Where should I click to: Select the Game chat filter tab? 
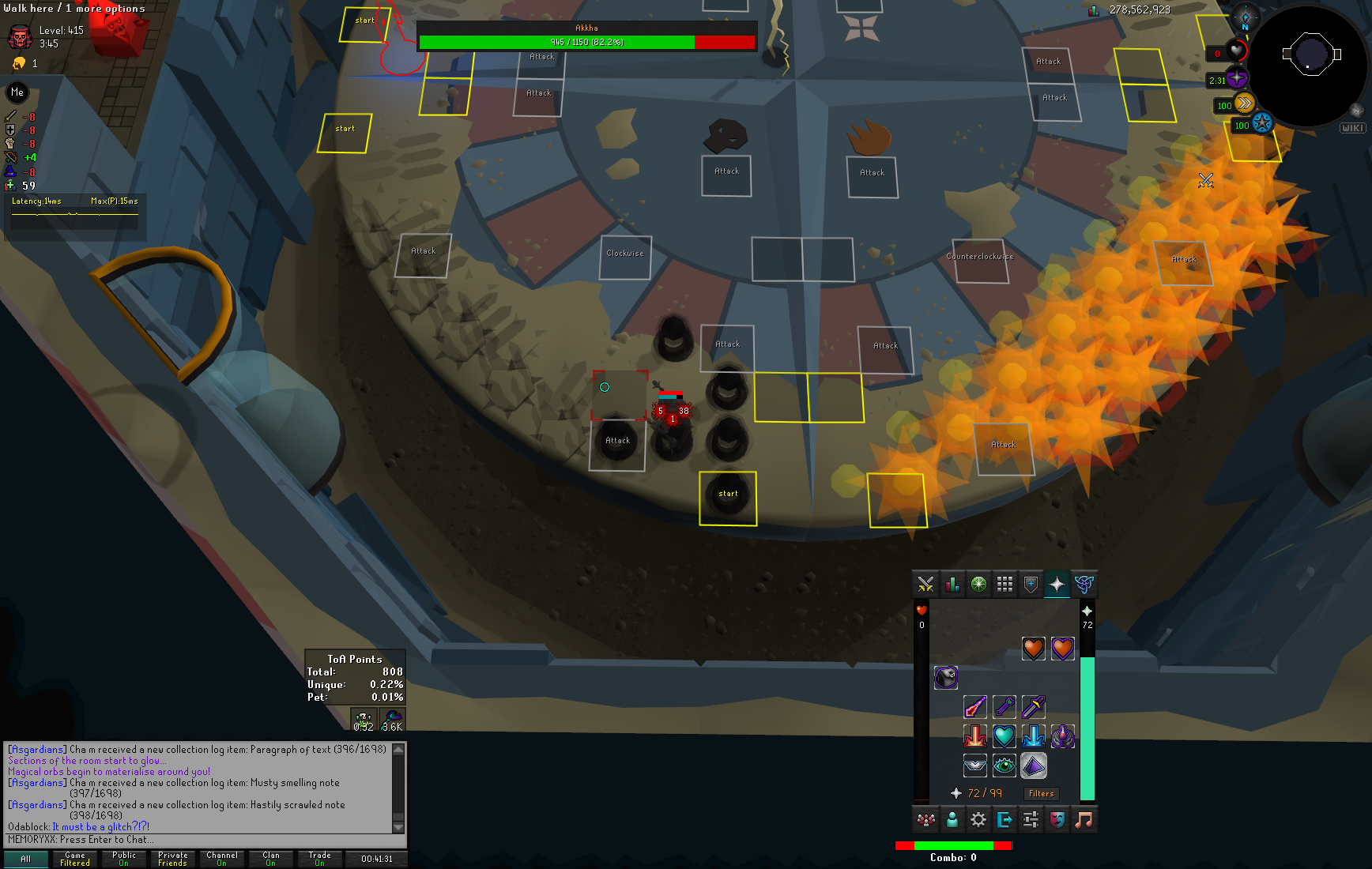point(75,859)
